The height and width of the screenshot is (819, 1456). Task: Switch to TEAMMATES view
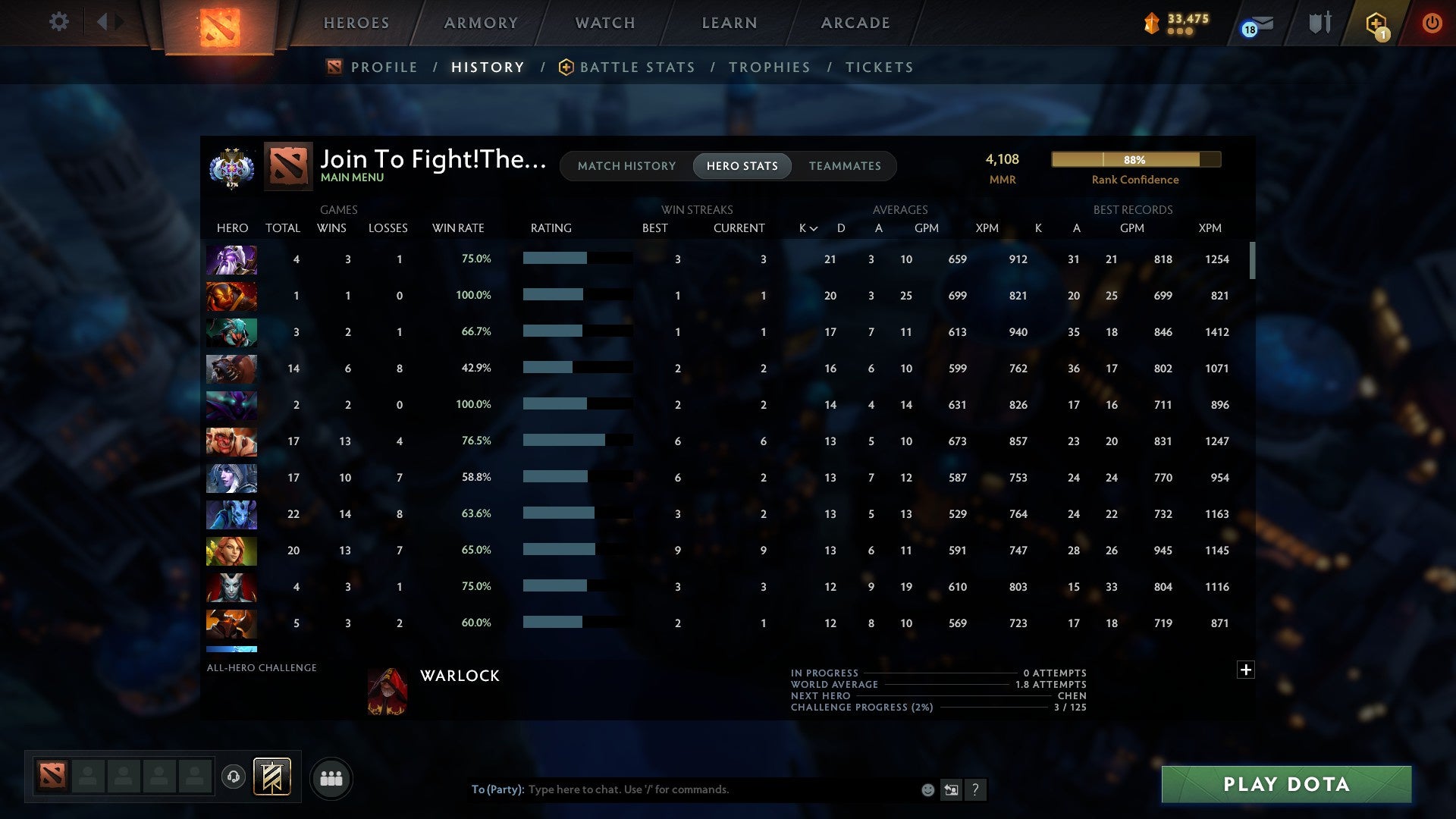click(x=845, y=165)
